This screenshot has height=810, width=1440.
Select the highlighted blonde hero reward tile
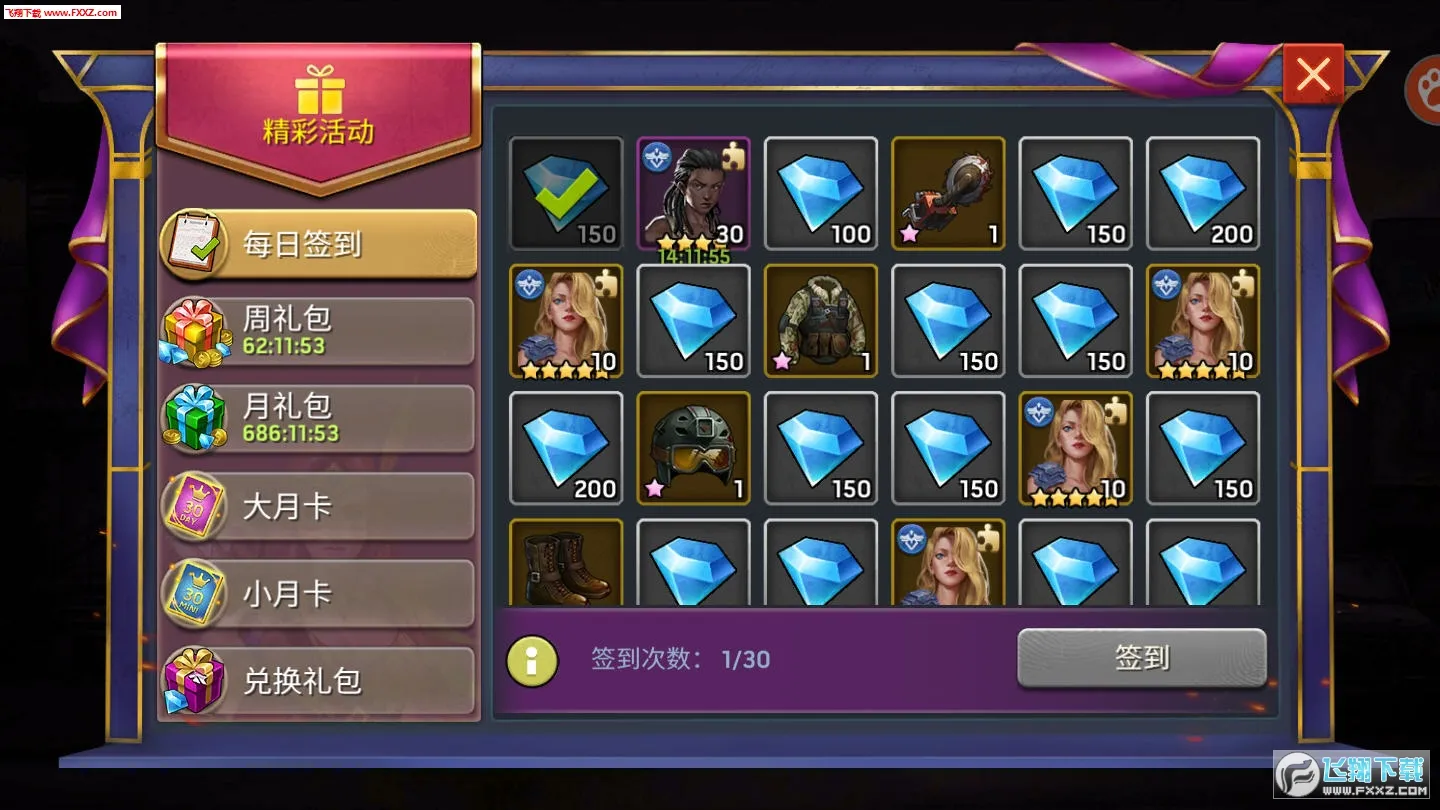coord(1075,448)
